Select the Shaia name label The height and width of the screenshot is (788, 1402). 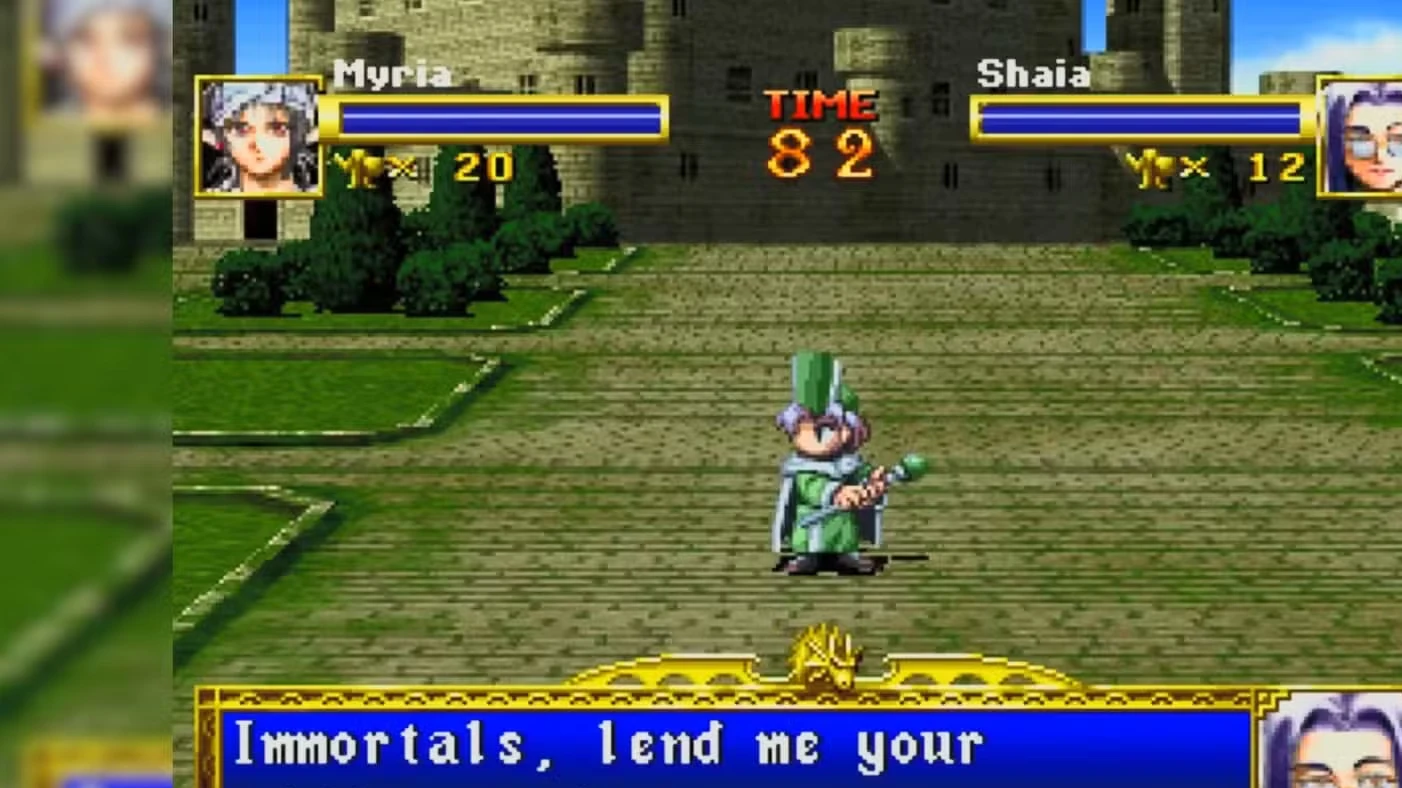1036,74
